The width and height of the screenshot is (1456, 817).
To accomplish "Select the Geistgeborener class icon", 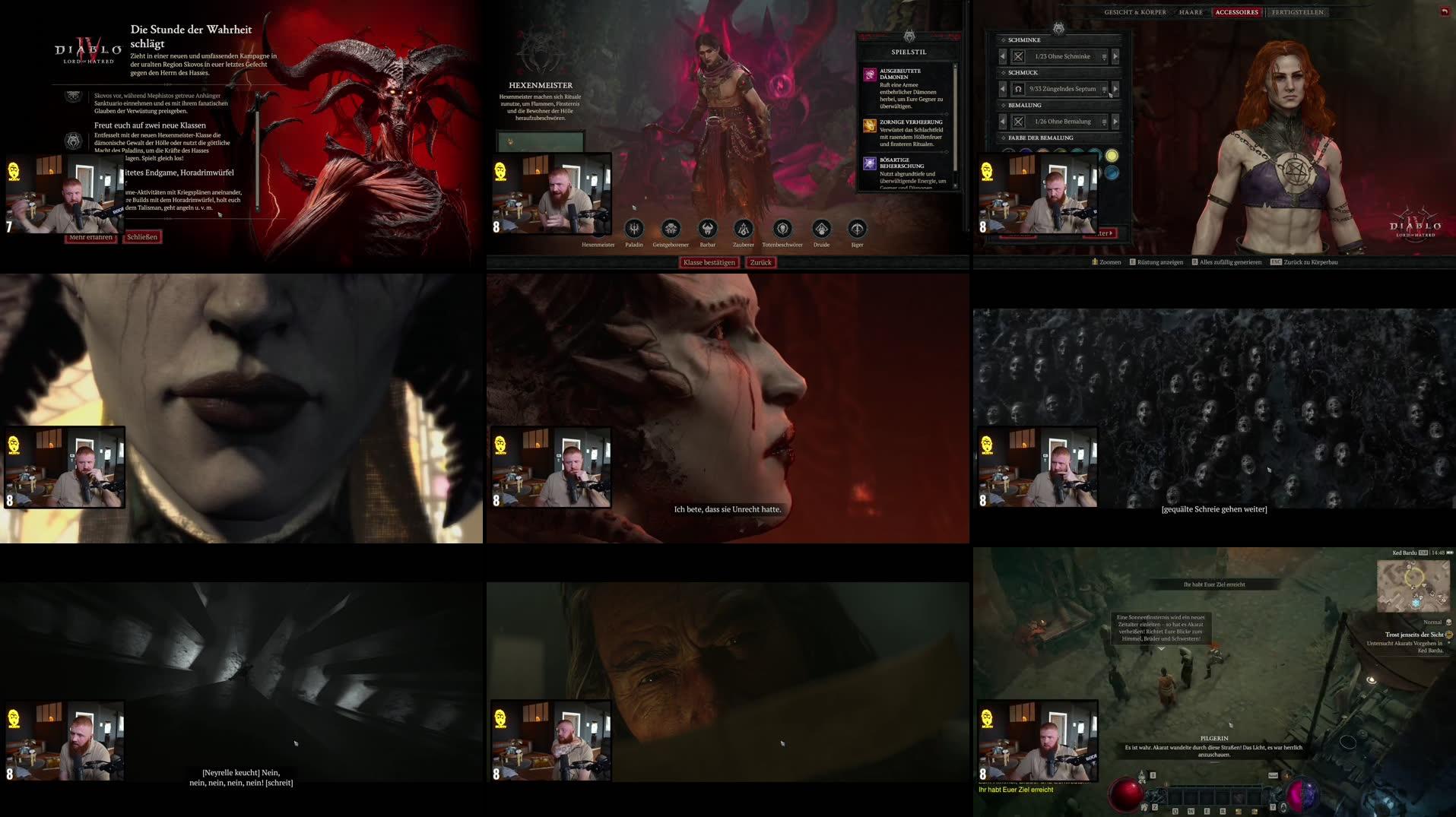I will tap(671, 228).
